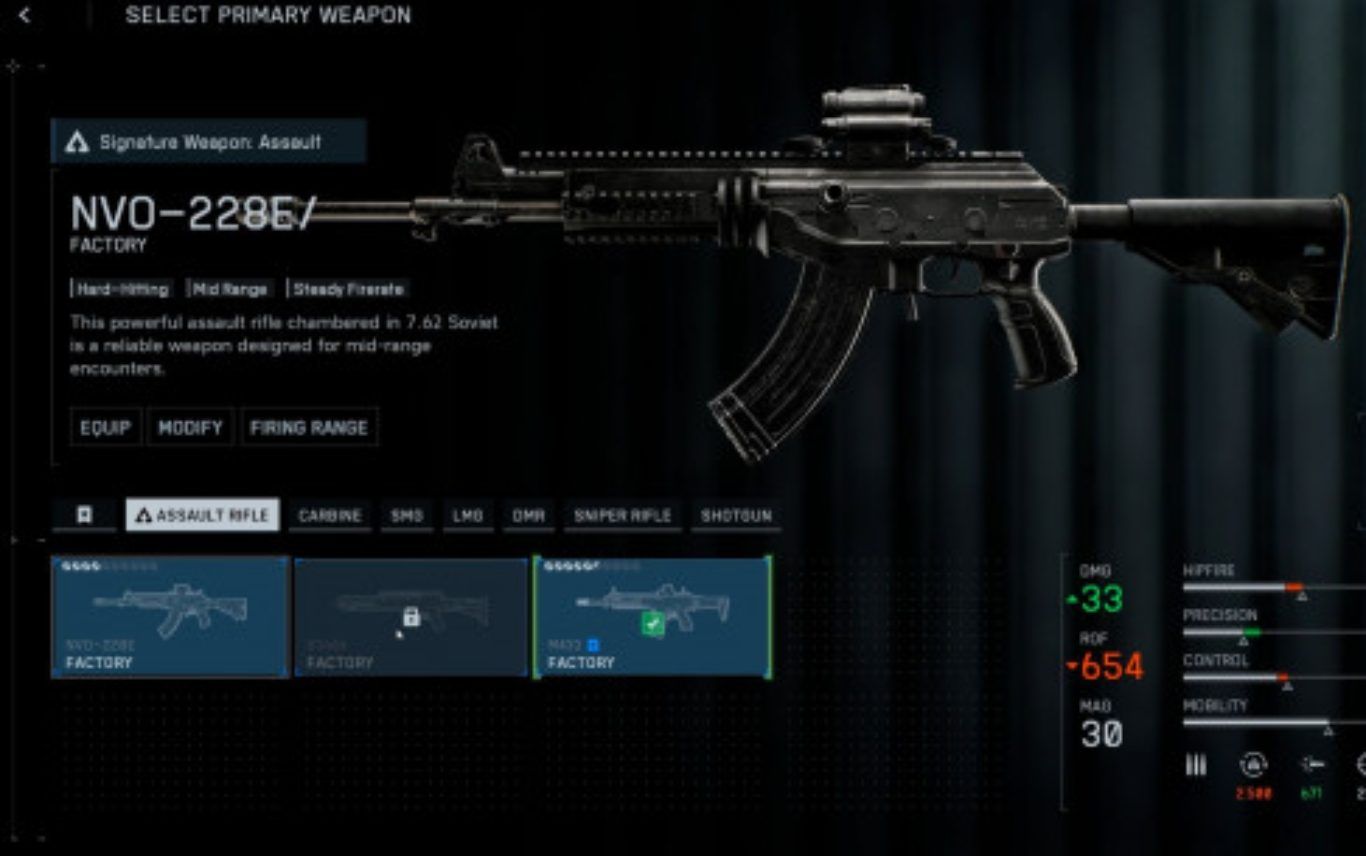The height and width of the screenshot is (856, 1366).
Task: Open the Modify weapon screen
Action: 190,427
